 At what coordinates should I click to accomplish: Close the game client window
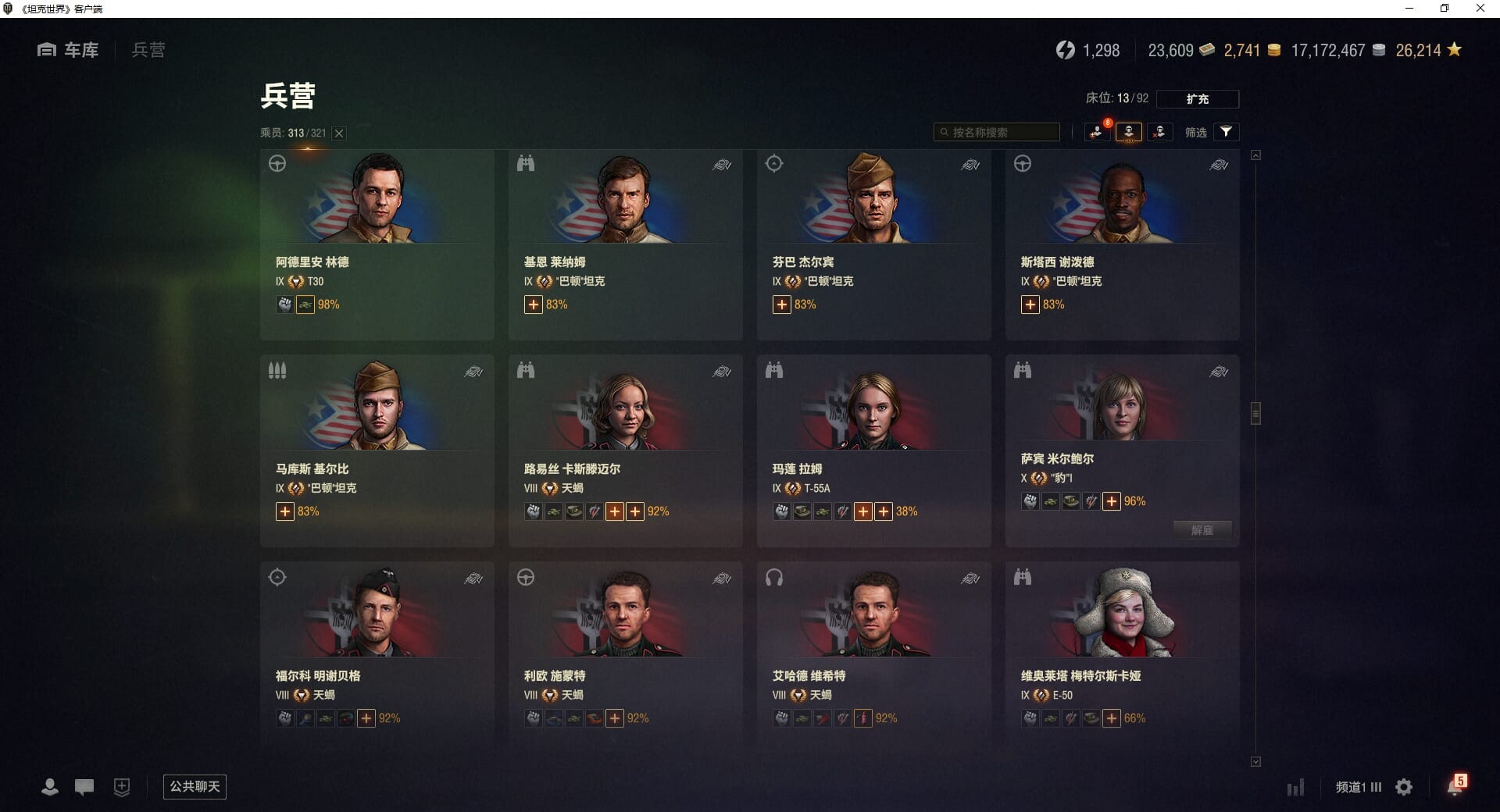(x=1480, y=9)
